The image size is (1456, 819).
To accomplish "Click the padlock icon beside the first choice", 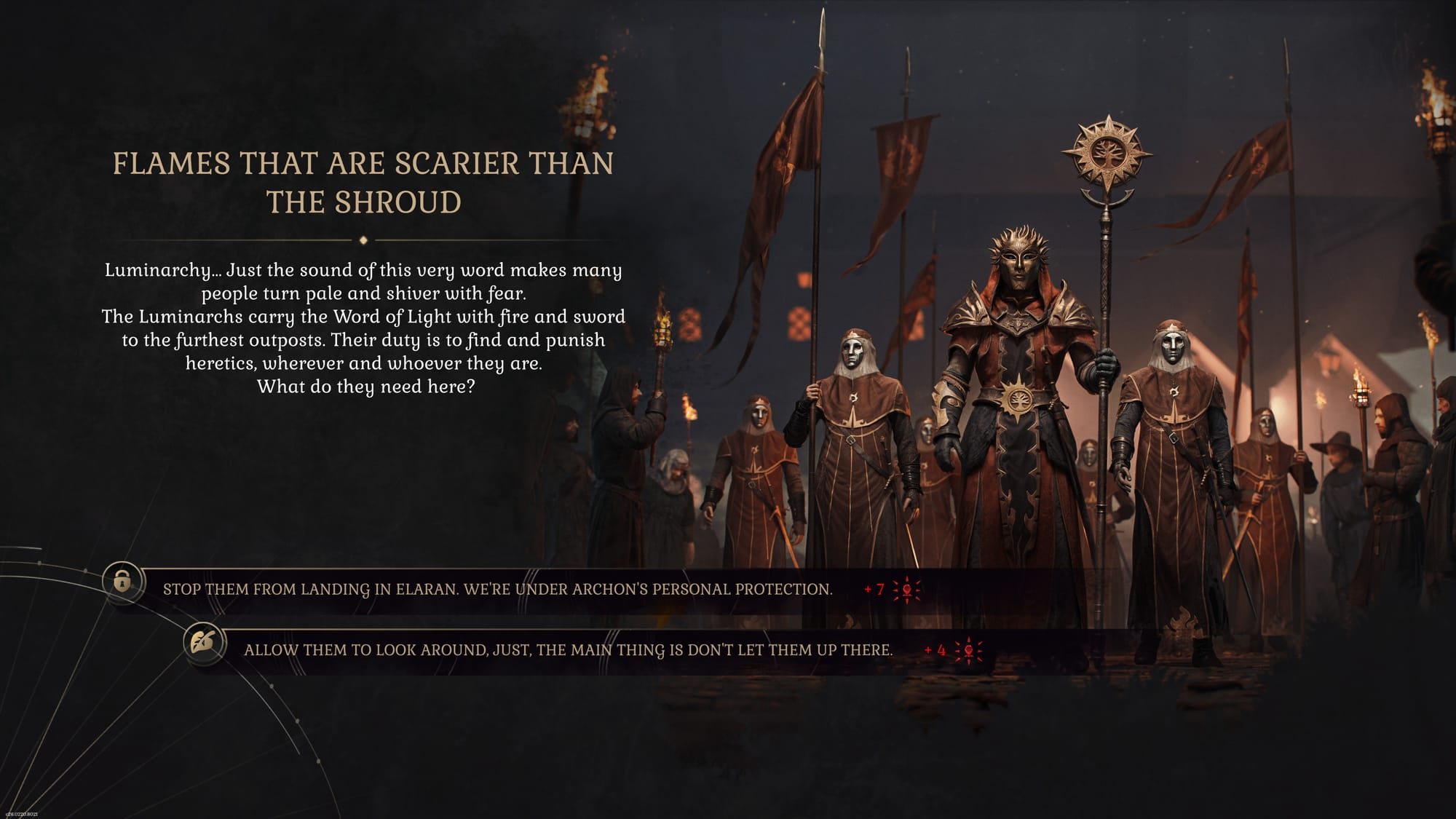I will tap(122, 581).
